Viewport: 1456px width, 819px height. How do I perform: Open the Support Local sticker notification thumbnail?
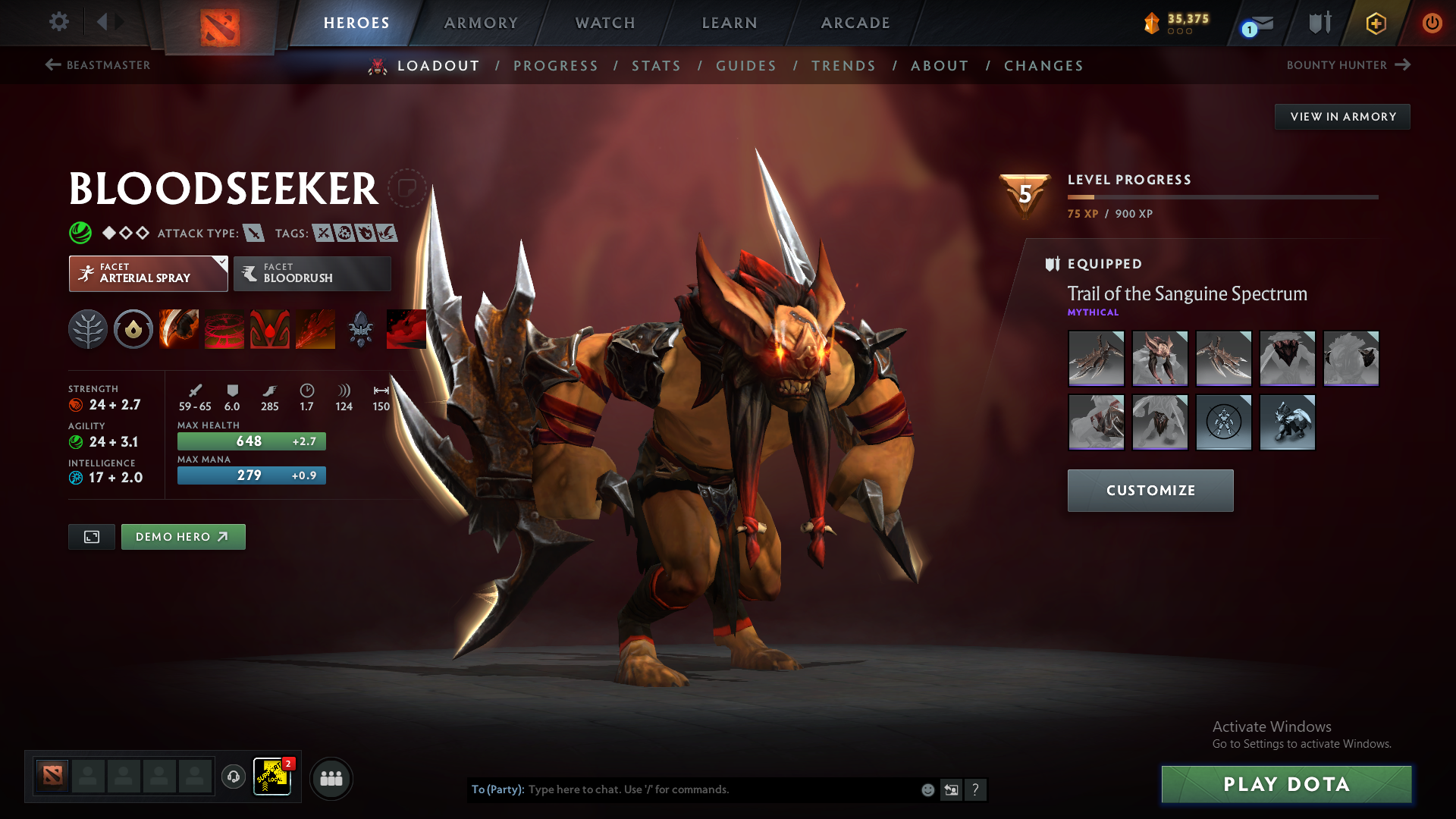pyautogui.click(x=272, y=777)
